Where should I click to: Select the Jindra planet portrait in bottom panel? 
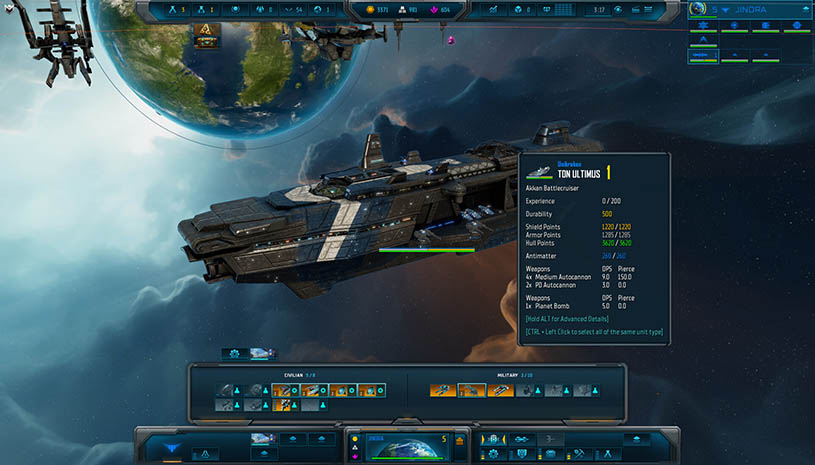(406, 448)
